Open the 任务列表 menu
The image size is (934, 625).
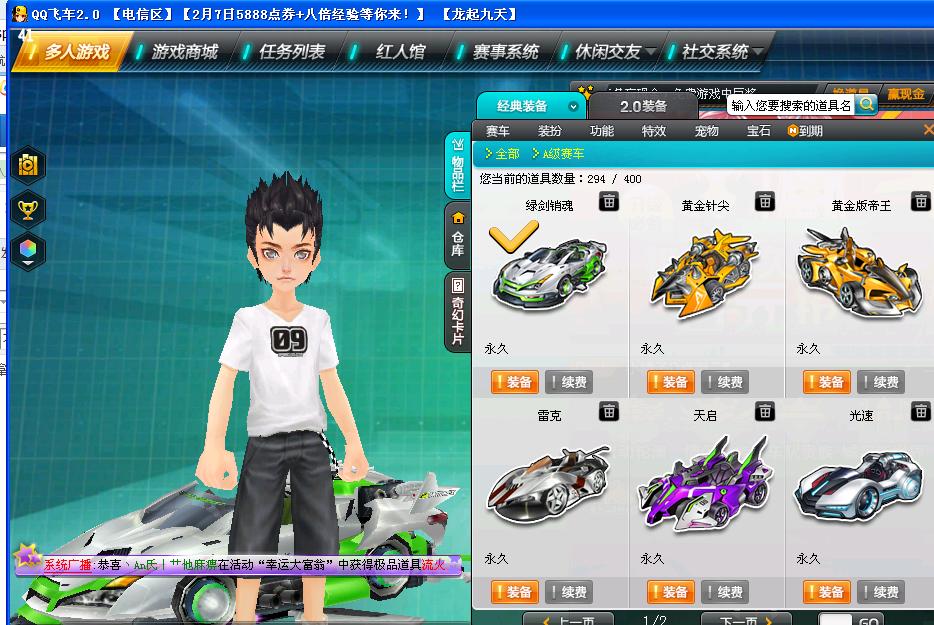[x=291, y=51]
